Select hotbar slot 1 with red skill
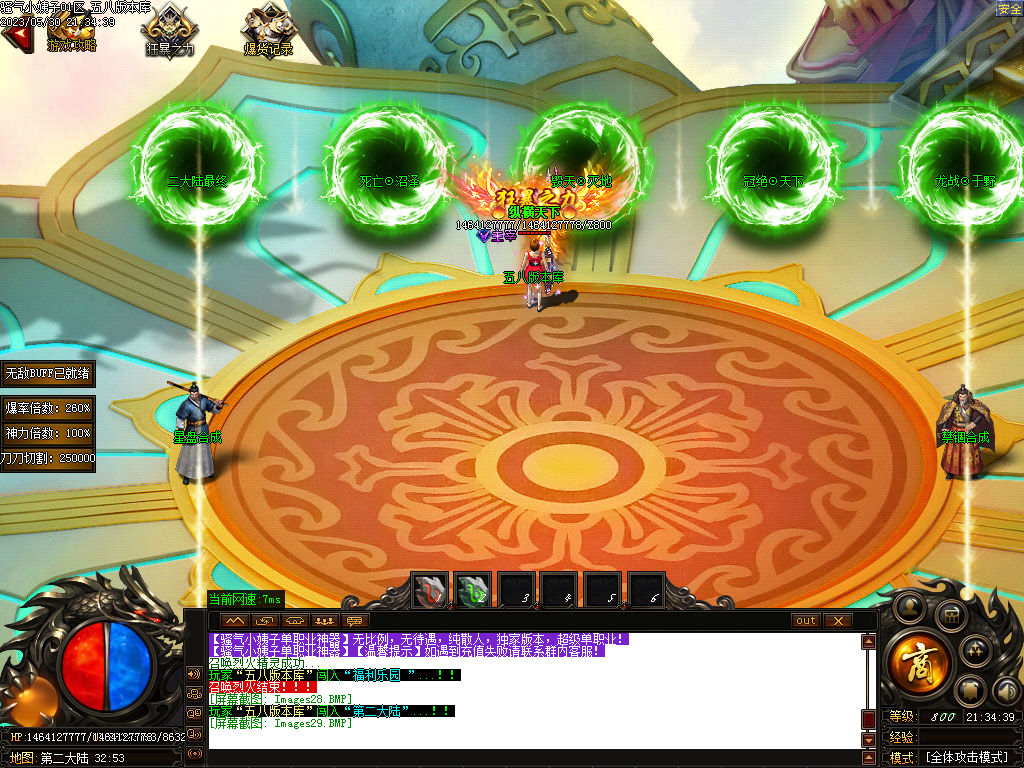 pyautogui.click(x=431, y=591)
